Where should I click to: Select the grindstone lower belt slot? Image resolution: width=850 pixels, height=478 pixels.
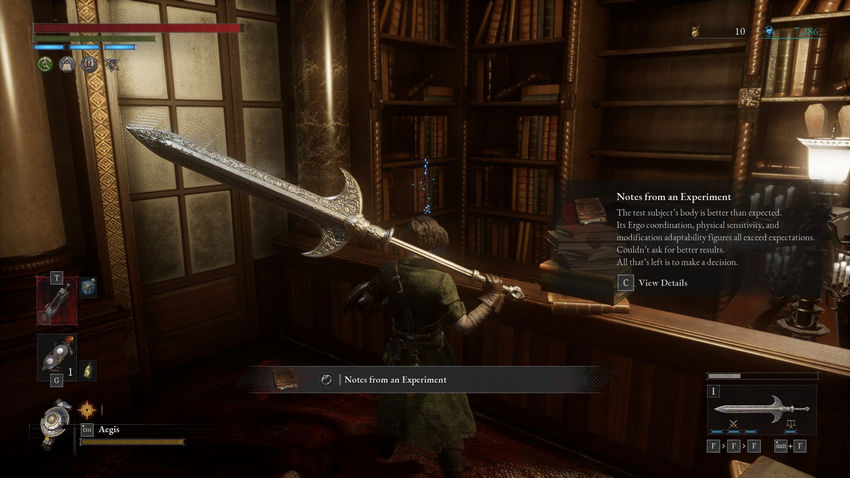click(55, 357)
